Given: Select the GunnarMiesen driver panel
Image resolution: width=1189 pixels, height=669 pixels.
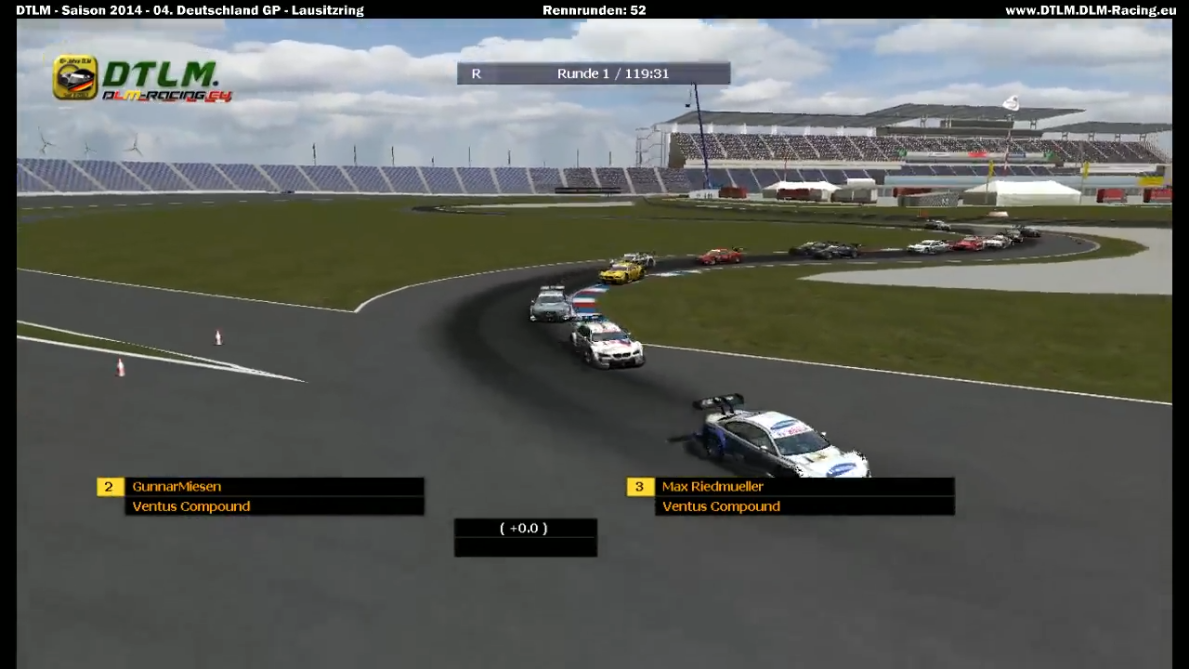Looking at the screenshot, I should pos(274,487).
